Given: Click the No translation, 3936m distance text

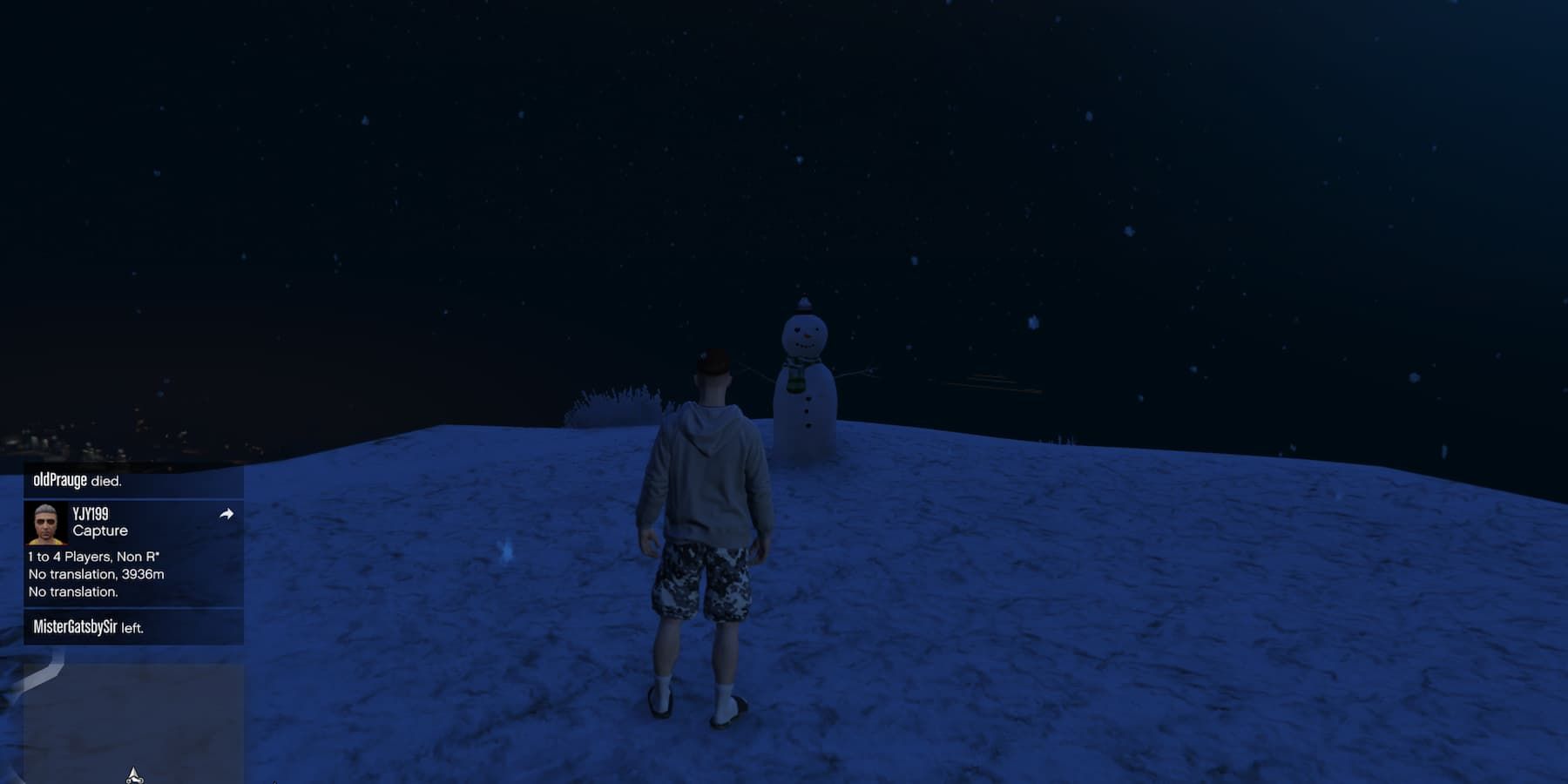Looking at the screenshot, I should tap(96, 573).
